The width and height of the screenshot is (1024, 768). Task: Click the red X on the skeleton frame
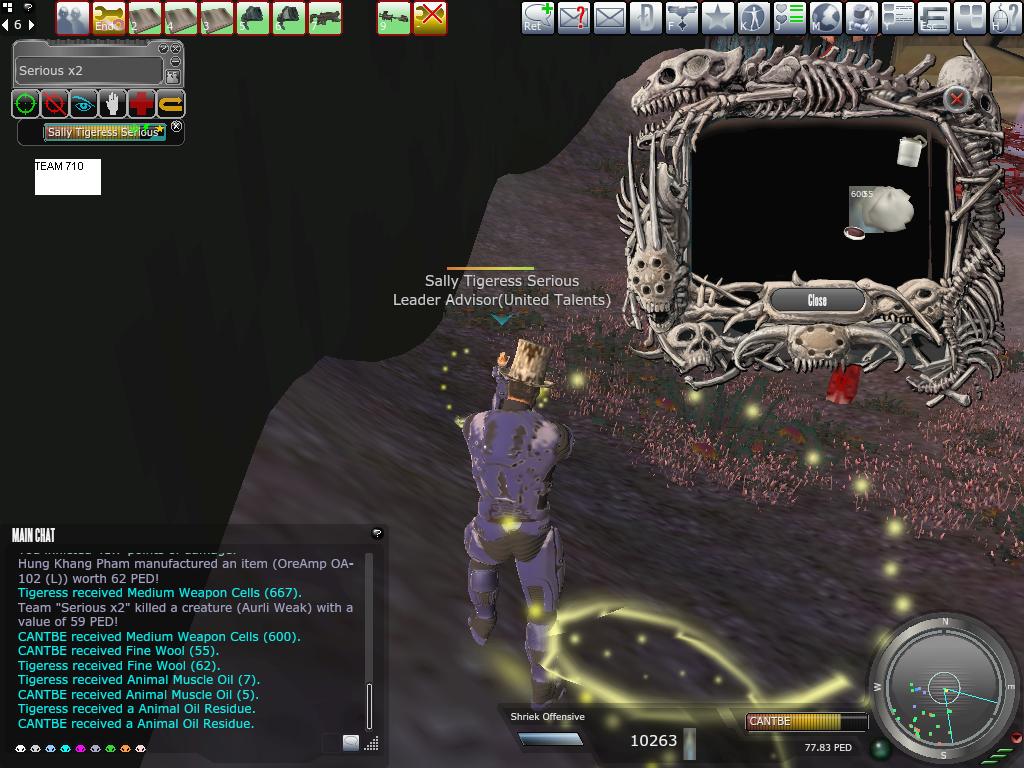tap(956, 98)
